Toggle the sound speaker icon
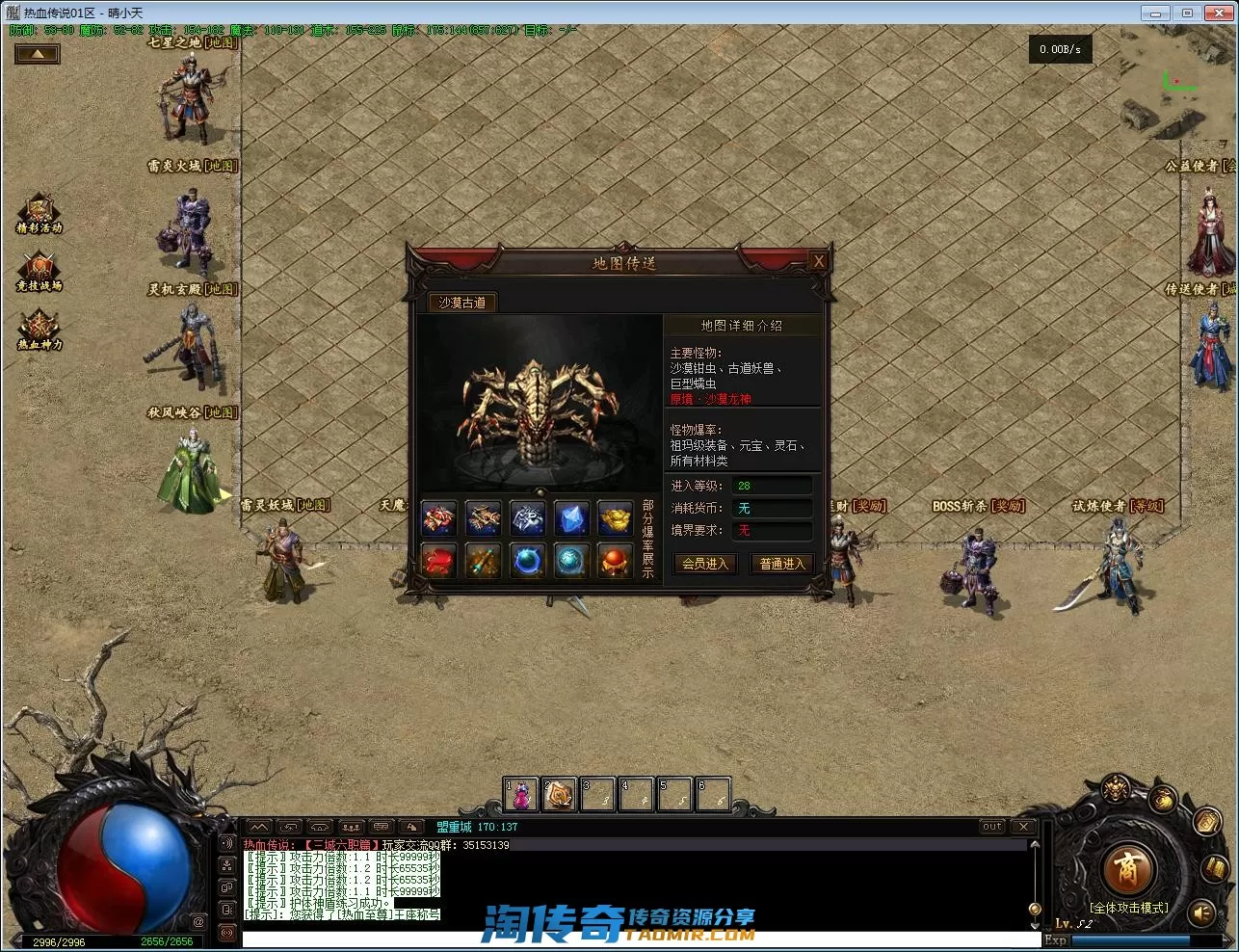The width and height of the screenshot is (1239, 952). [x=1201, y=912]
